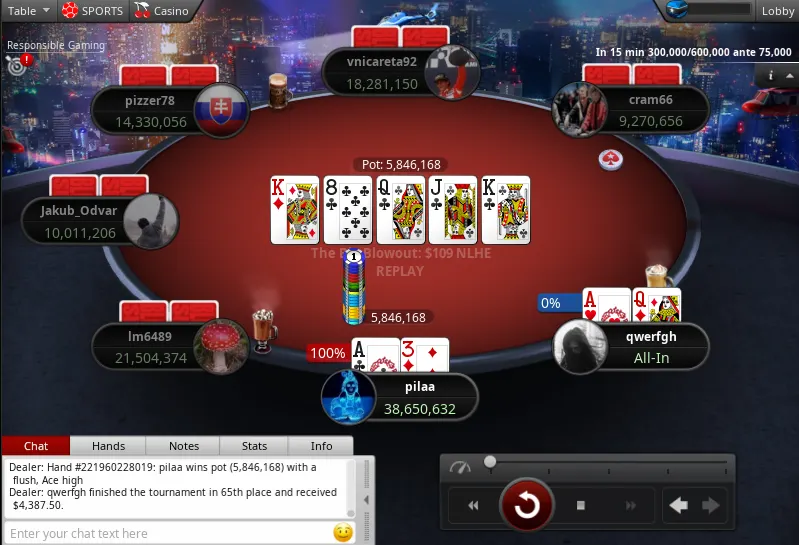Switch to the Hands tab
The width and height of the screenshot is (799, 545).
pos(108,446)
